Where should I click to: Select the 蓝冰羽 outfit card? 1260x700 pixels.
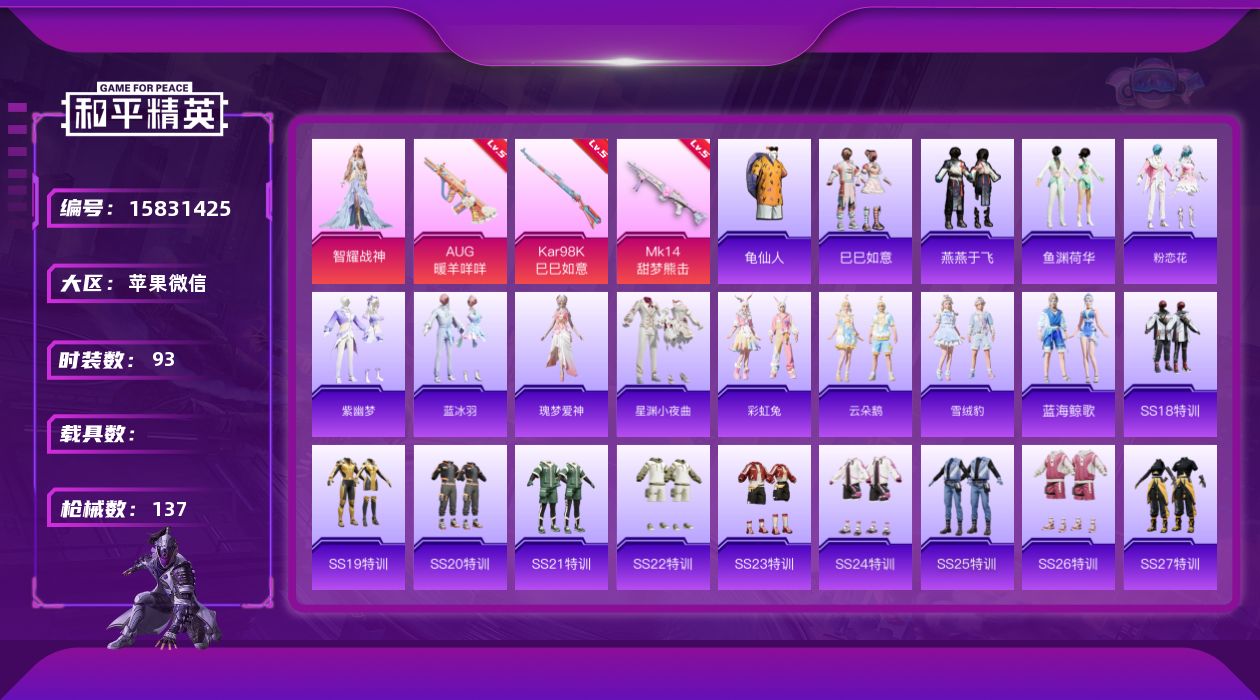tap(460, 364)
